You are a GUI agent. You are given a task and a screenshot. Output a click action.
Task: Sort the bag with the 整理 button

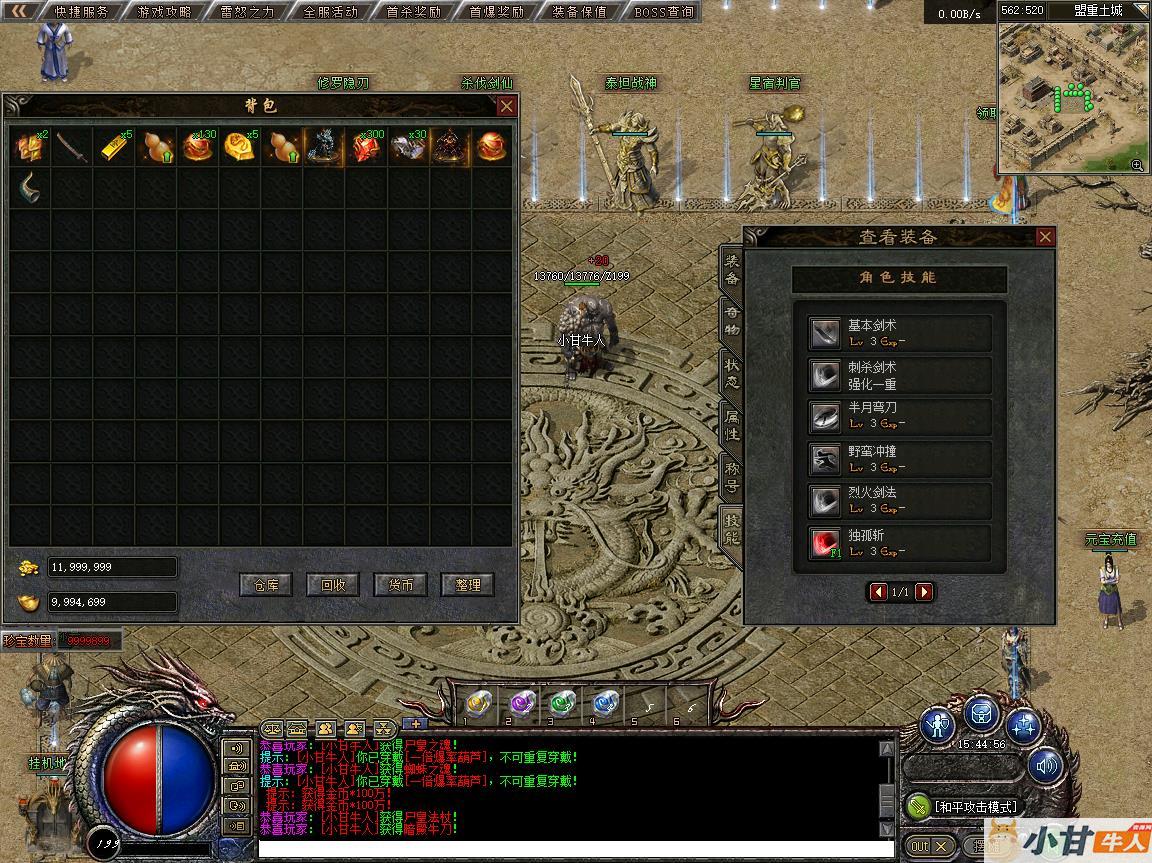click(467, 585)
